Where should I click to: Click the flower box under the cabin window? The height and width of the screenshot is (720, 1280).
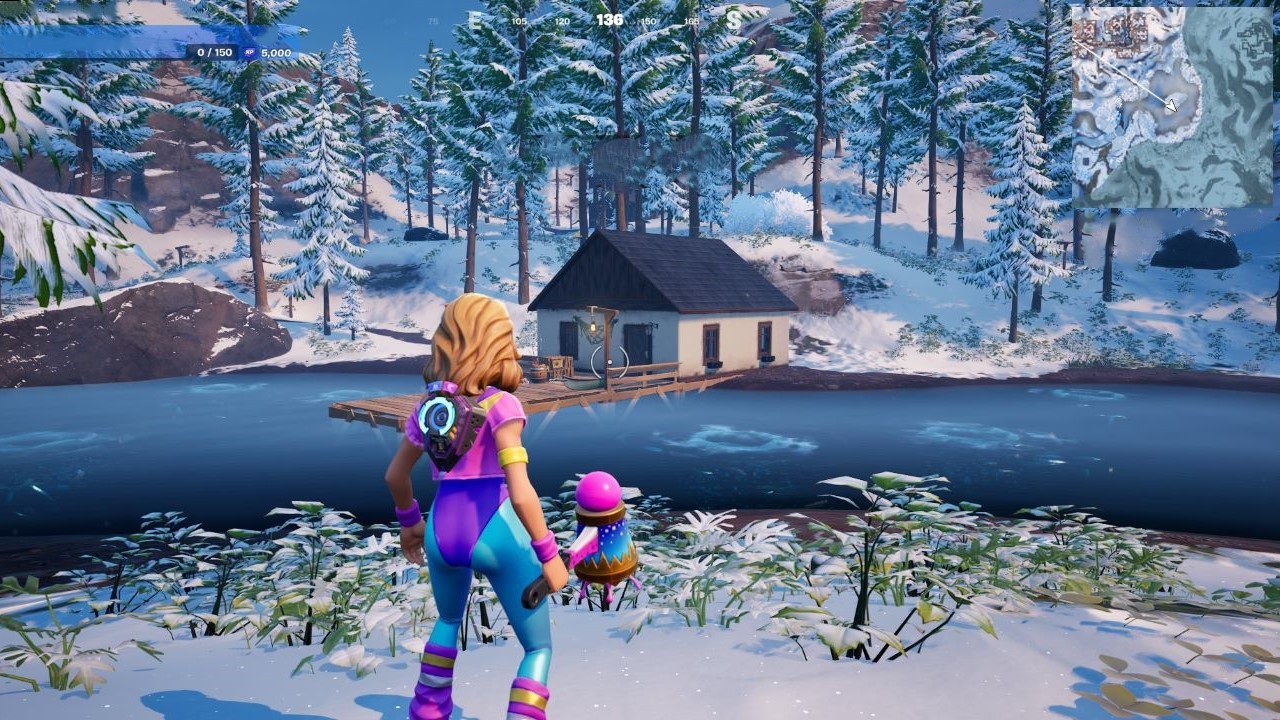714,364
